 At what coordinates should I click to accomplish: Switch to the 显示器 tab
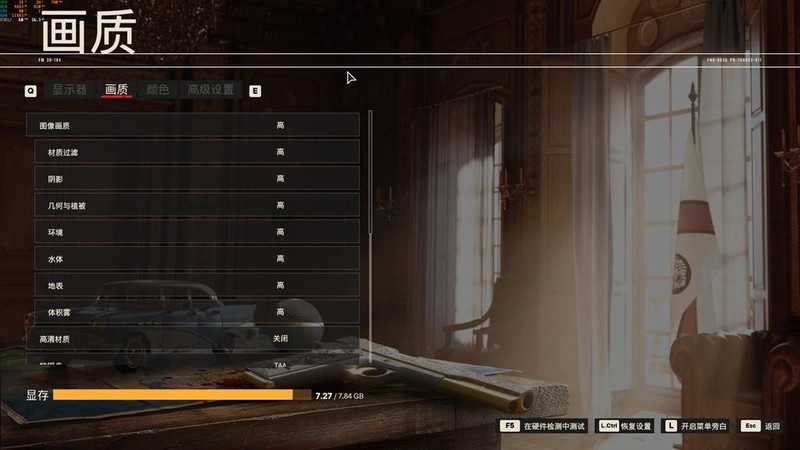point(70,90)
